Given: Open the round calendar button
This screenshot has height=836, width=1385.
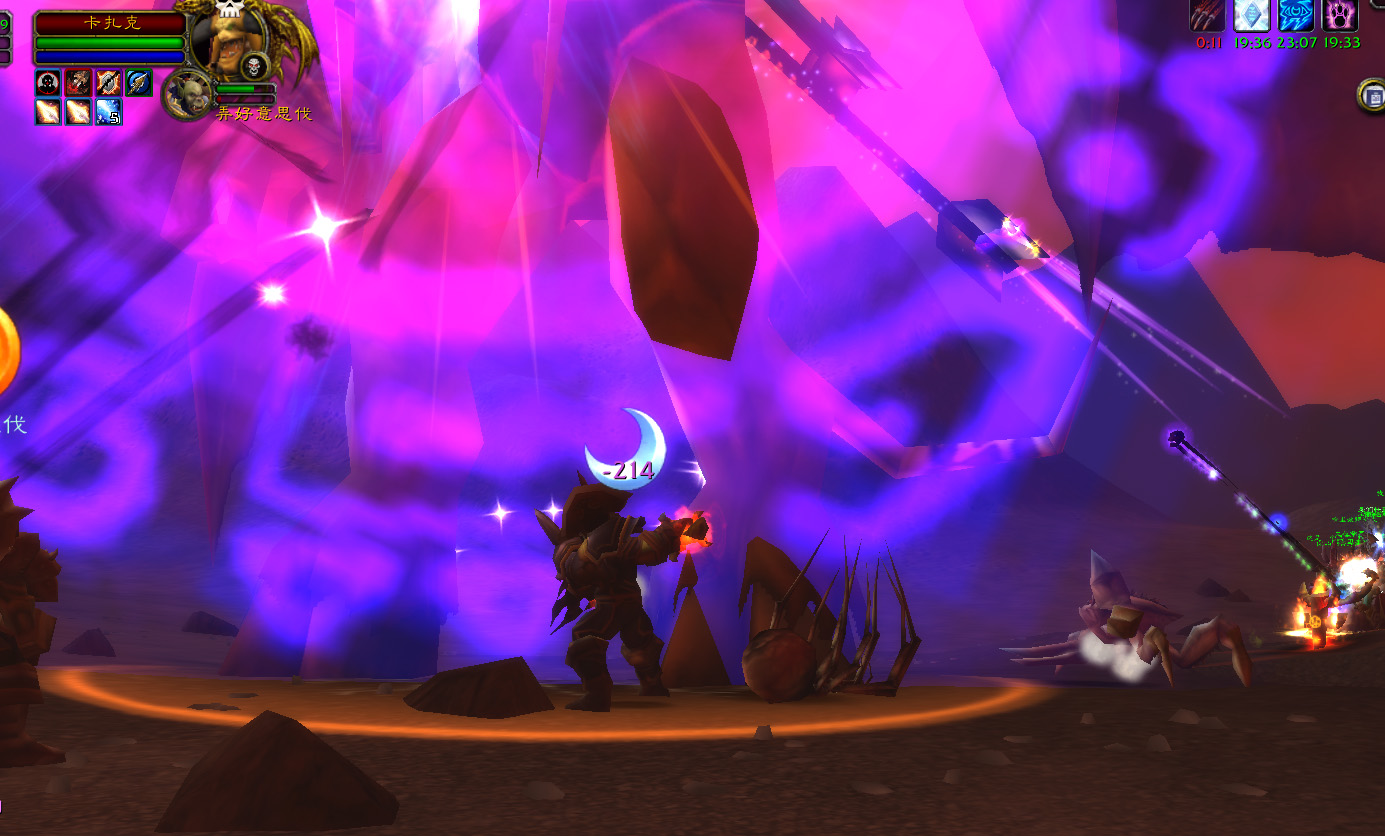Looking at the screenshot, I should pyautogui.click(x=1371, y=96).
